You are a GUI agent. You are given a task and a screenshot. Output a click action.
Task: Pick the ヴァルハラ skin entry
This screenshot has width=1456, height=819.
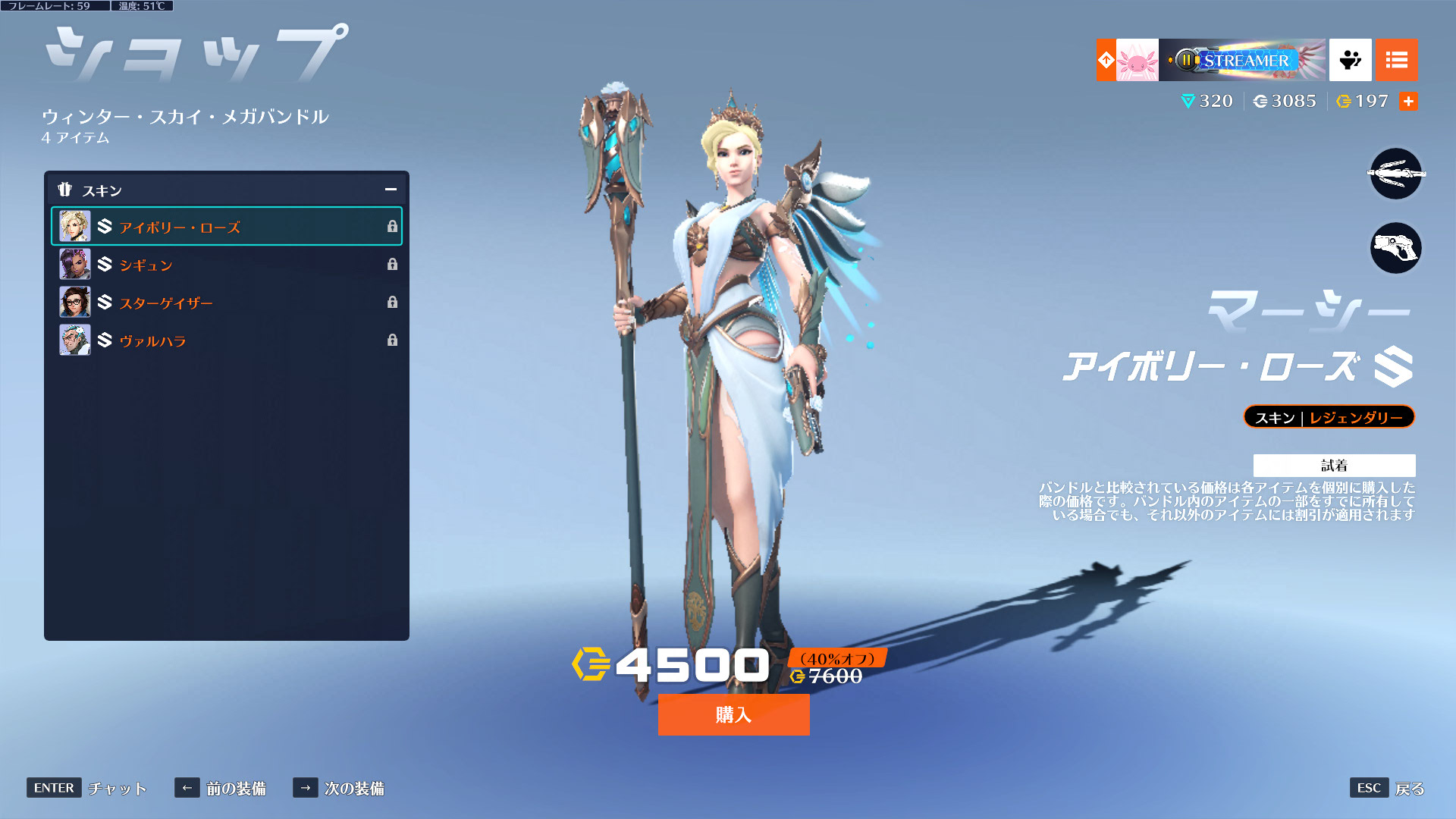tap(226, 340)
